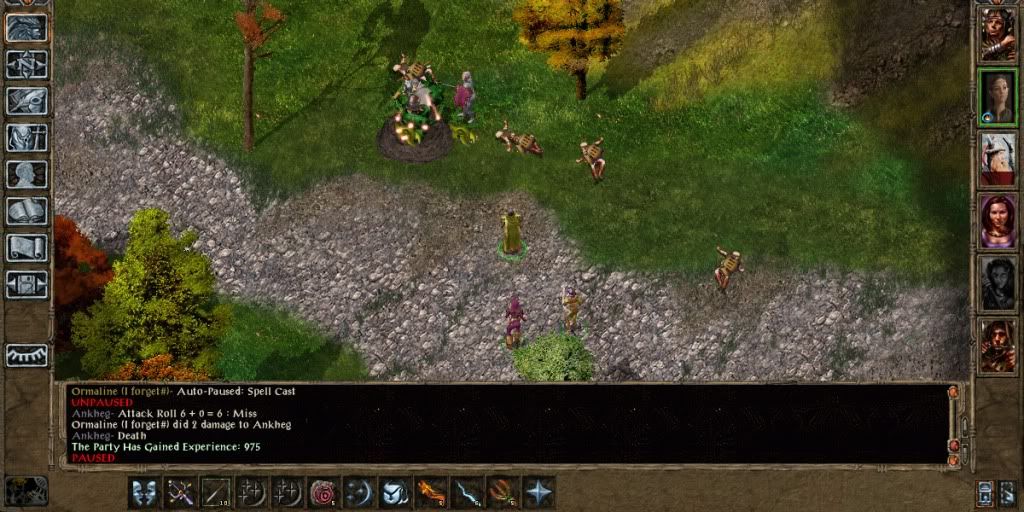Select the quick slot showing 10 ammo

(216, 492)
